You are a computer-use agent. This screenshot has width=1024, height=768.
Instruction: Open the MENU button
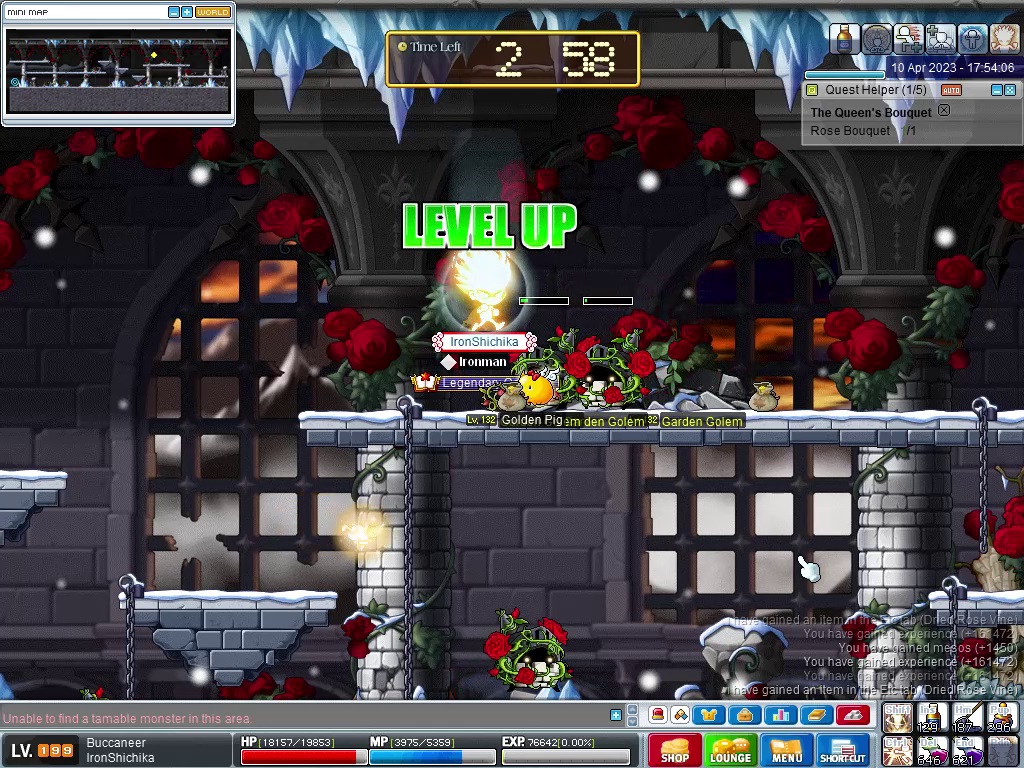pos(786,750)
